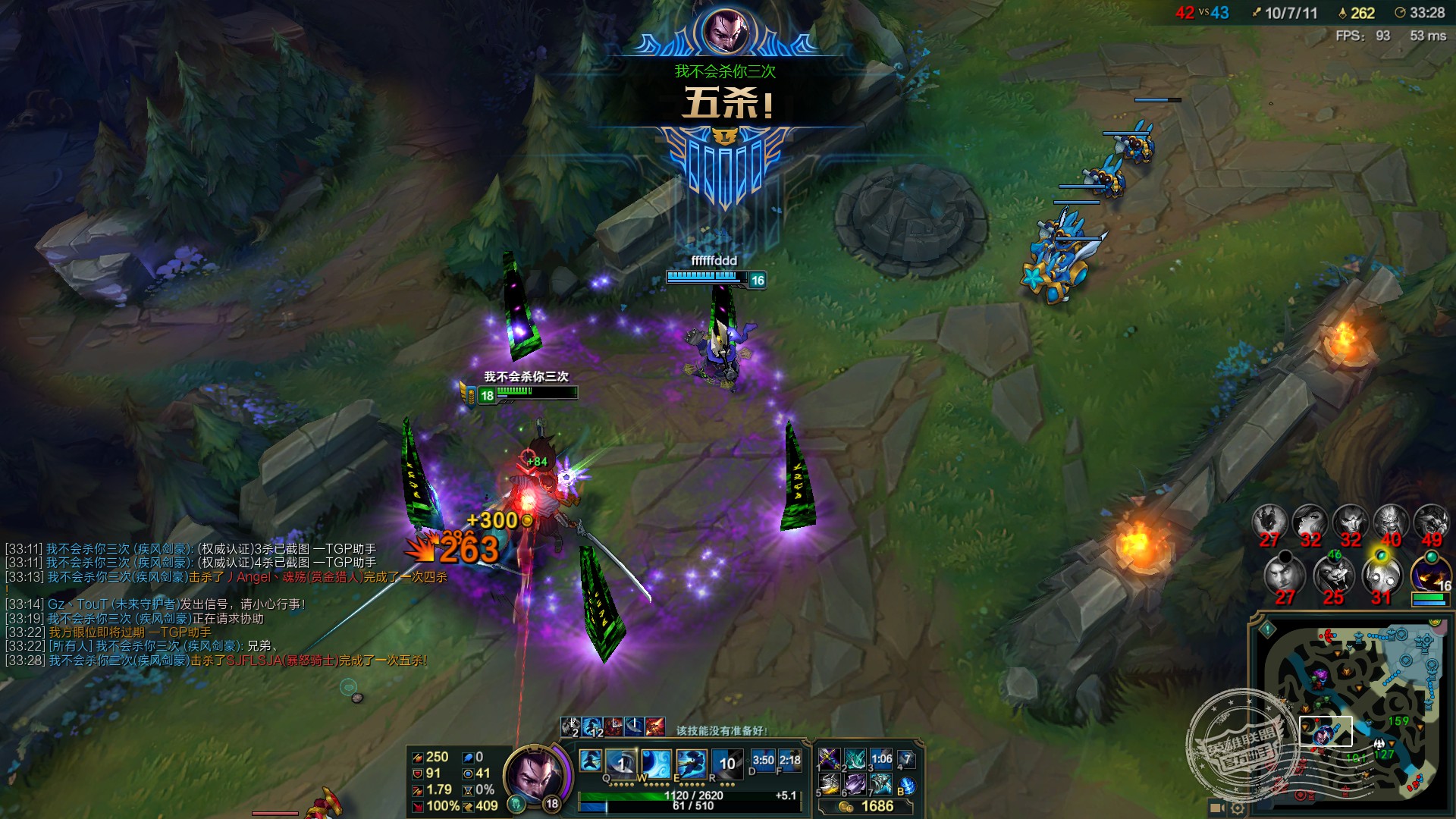This screenshot has width=1456, height=819.
Task: Click the R ultimate ability on cooldown
Action: [726, 761]
